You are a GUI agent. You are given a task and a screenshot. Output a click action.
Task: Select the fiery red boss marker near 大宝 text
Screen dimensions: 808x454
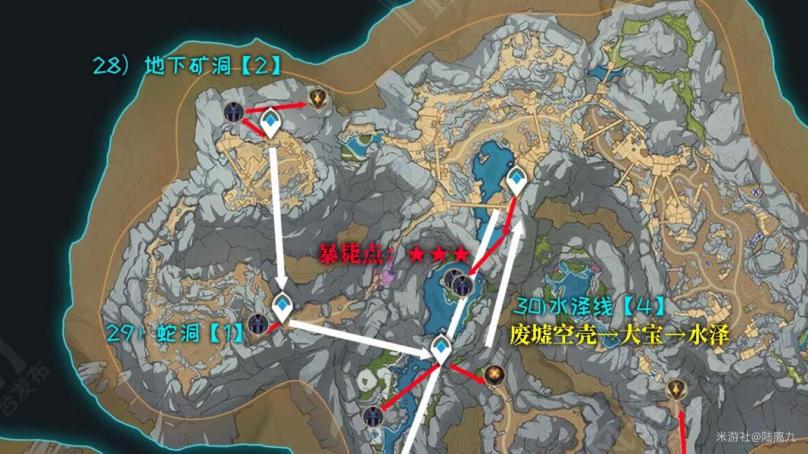click(x=493, y=376)
